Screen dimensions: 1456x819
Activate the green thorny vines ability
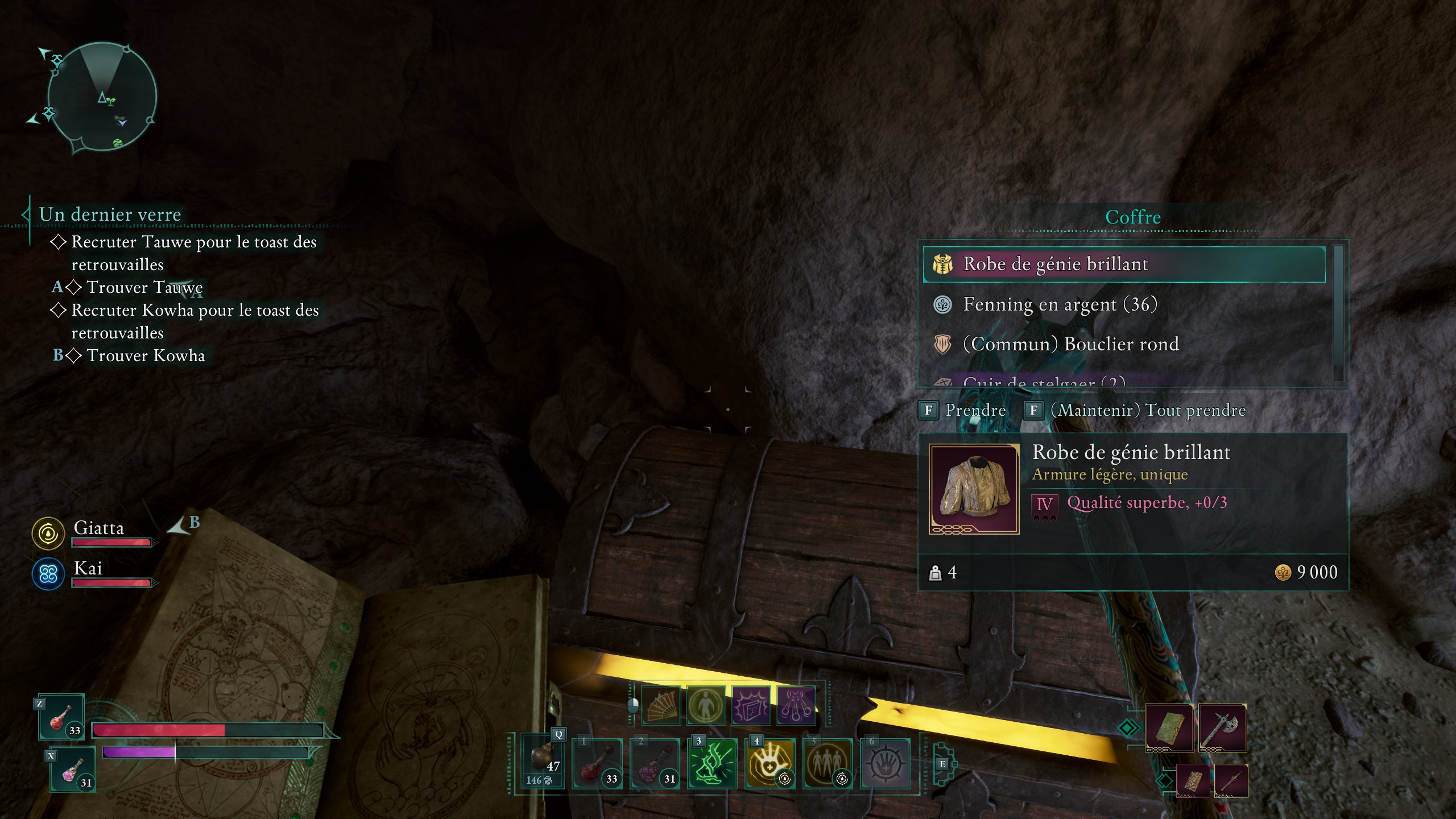click(x=712, y=764)
